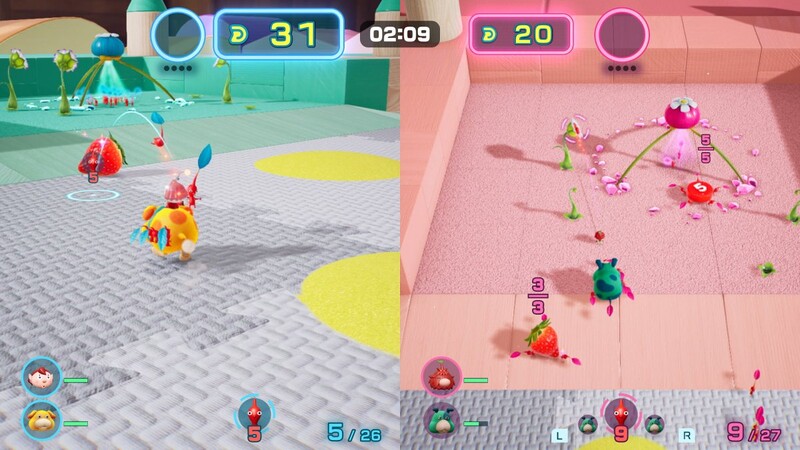The width and height of the screenshot is (800, 450).
Task: Open the pink team's empty item circle
Action: click(x=621, y=35)
